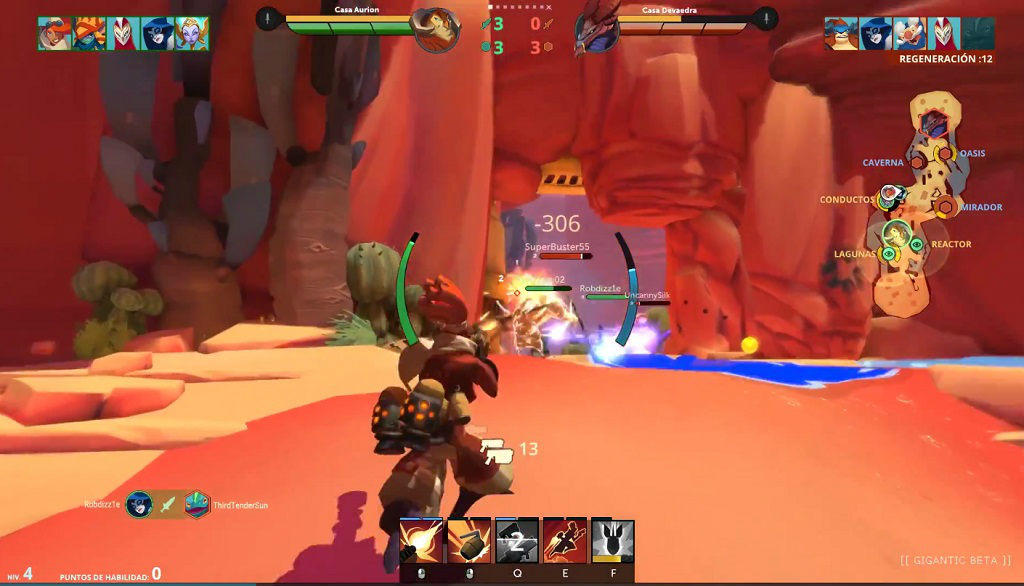Choose the Mirador point on the minimap
Image resolution: width=1024 pixels, height=586 pixels.
coord(945,207)
